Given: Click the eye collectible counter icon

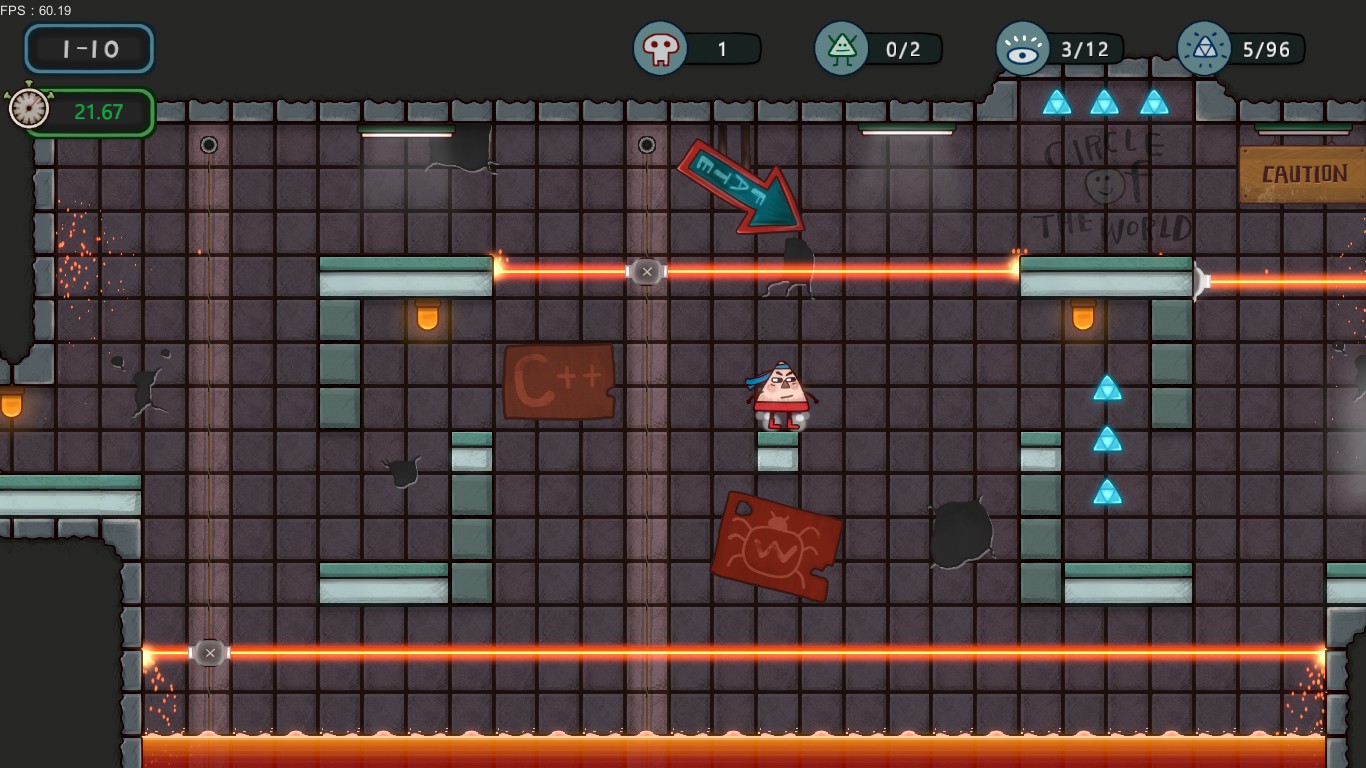Looking at the screenshot, I should (x=1022, y=48).
